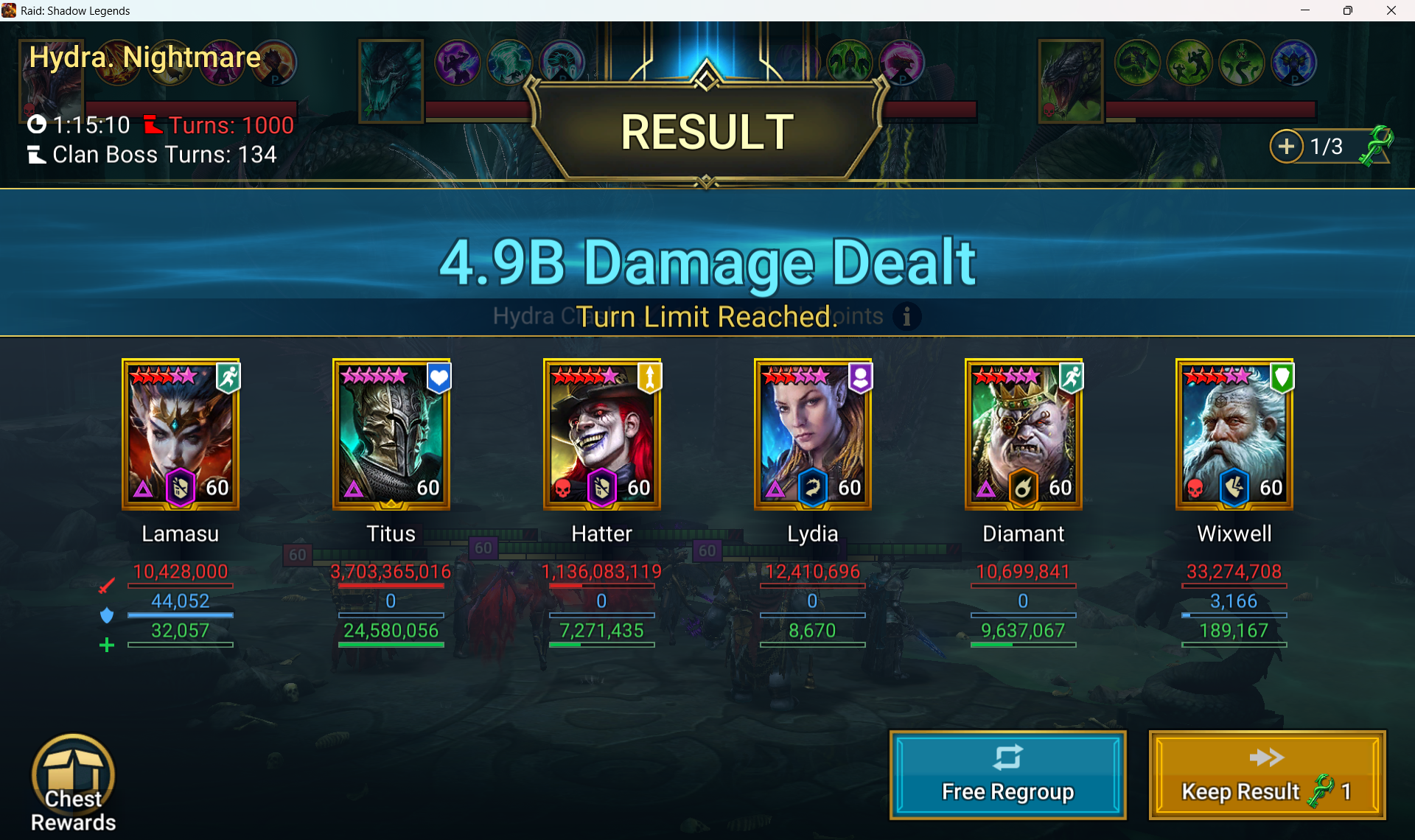1415x840 pixels.
Task: Confirm with the Keep Result button
Action: [1267, 775]
